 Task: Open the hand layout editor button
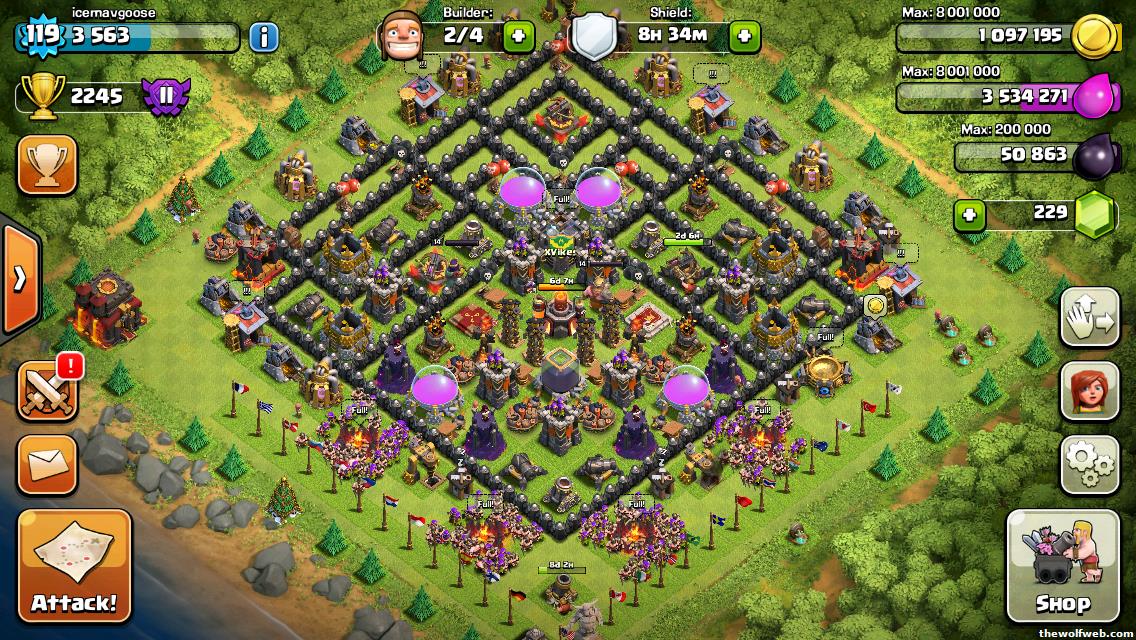pyautogui.click(x=1089, y=316)
